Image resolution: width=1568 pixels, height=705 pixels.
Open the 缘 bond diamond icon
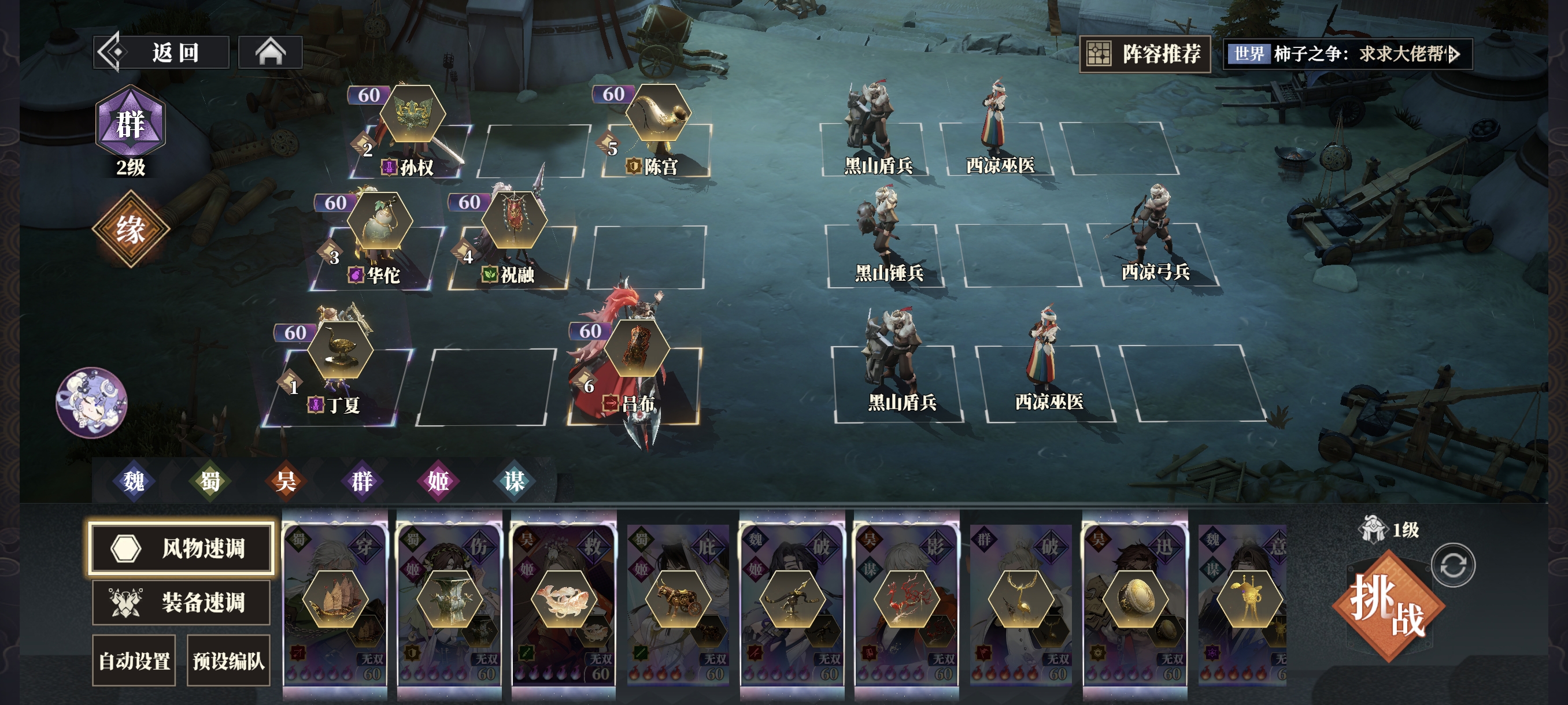130,229
